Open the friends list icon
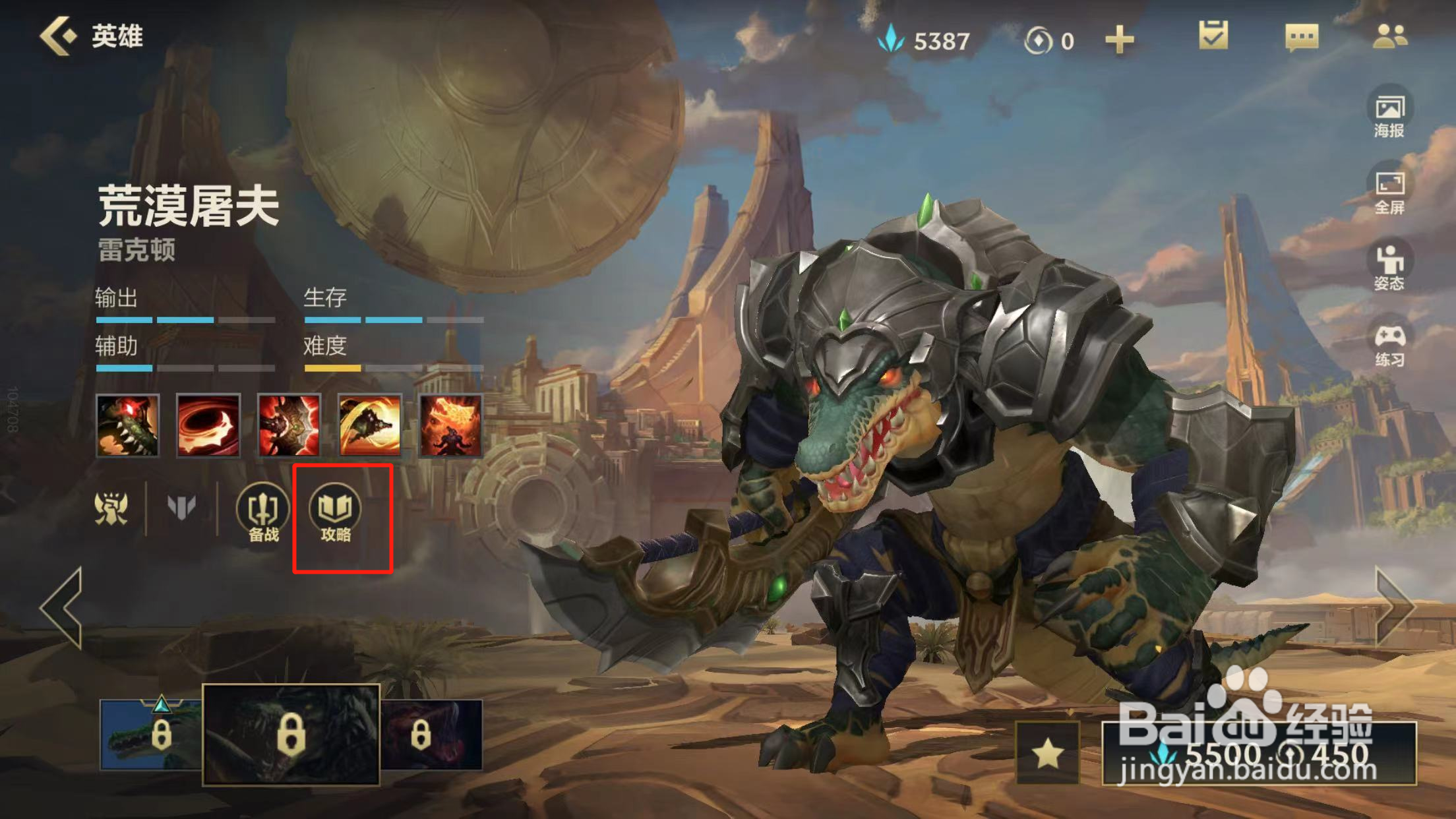The height and width of the screenshot is (819, 1456). click(1389, 36)
